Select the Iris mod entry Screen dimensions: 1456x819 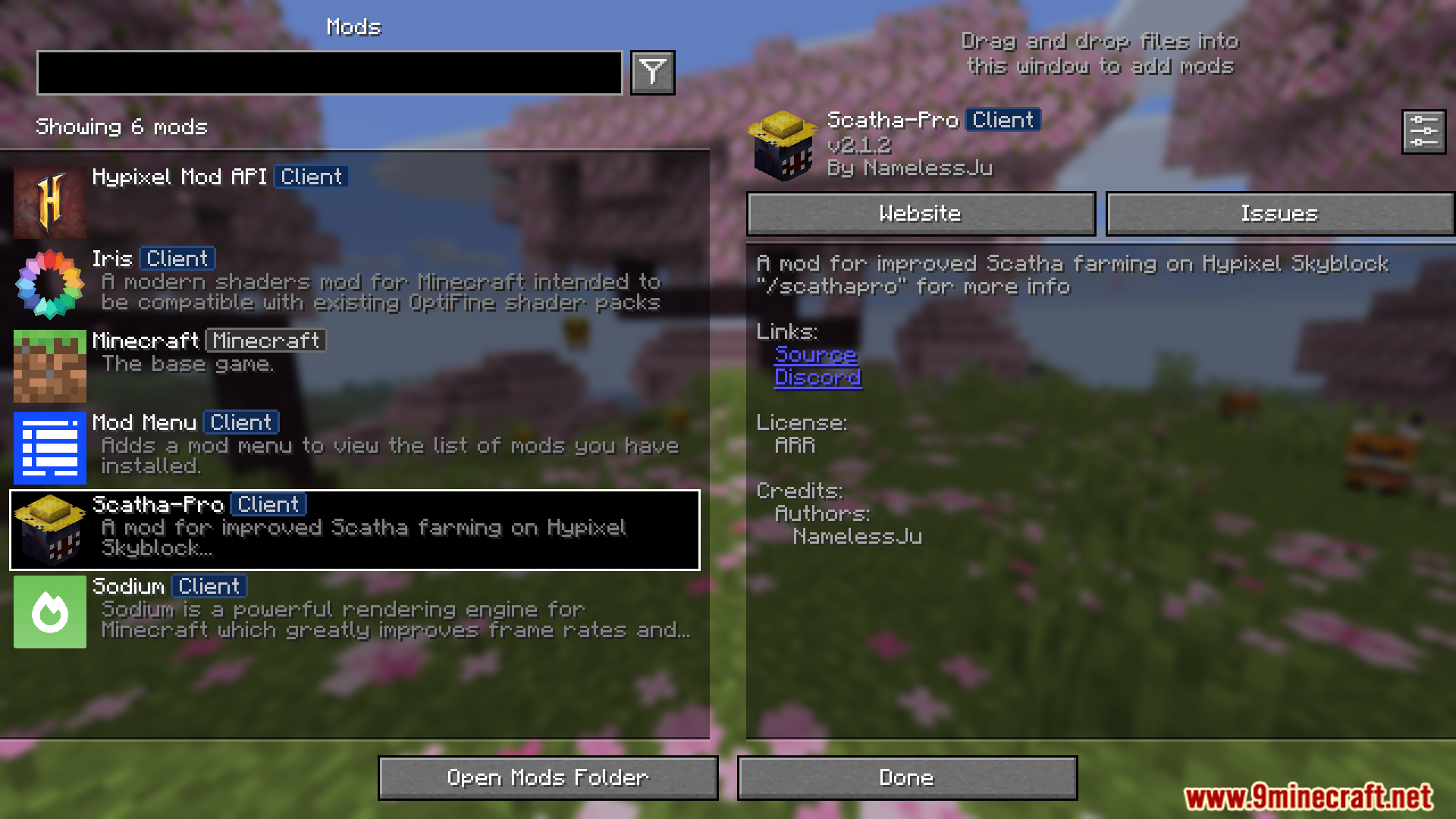[356, 284]
